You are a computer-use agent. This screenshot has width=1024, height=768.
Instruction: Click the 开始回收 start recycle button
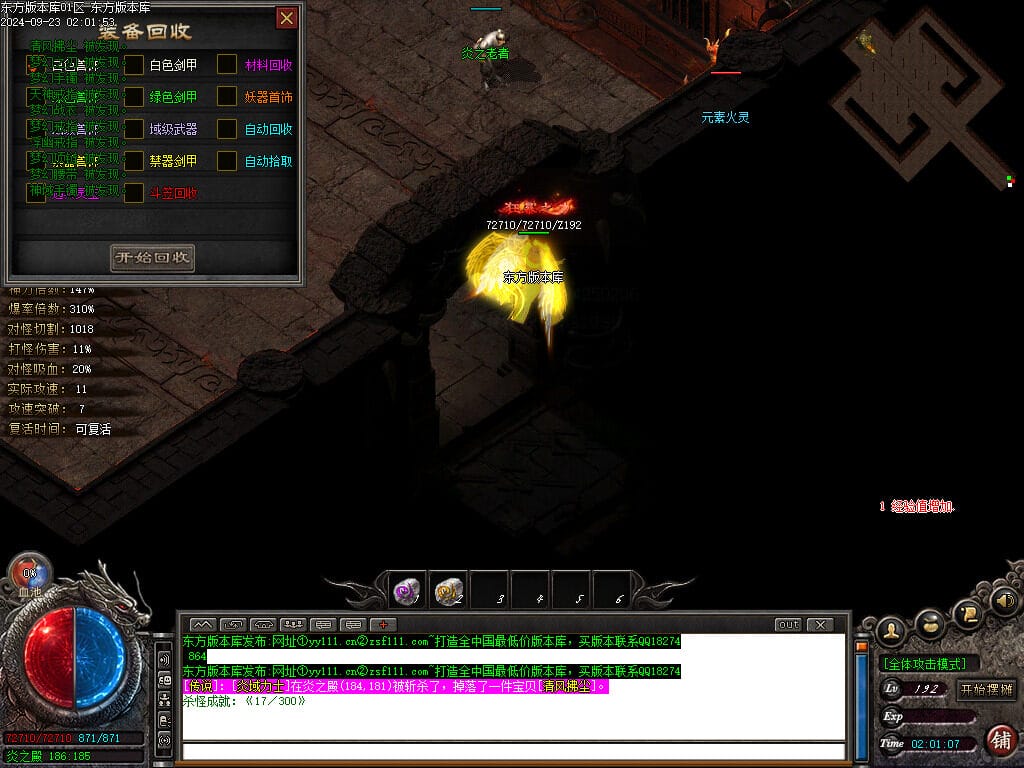coord(152,258)
